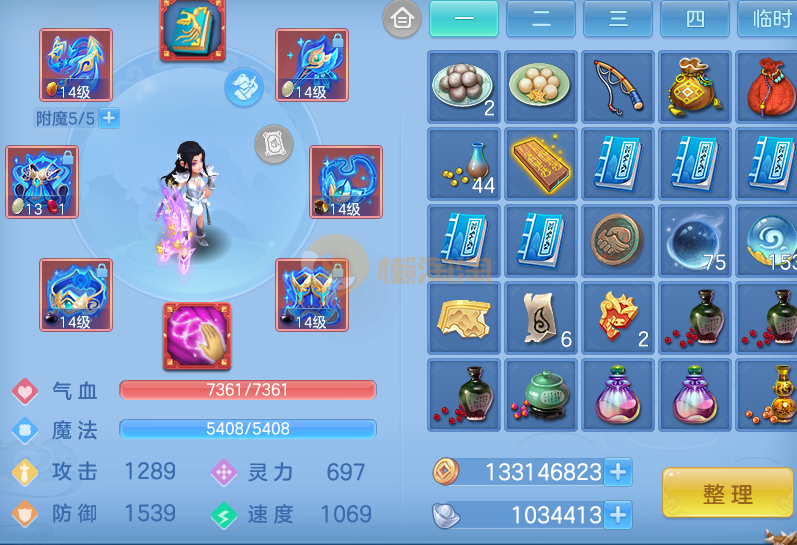Switch to inventory tab 二

click(540, 18)
